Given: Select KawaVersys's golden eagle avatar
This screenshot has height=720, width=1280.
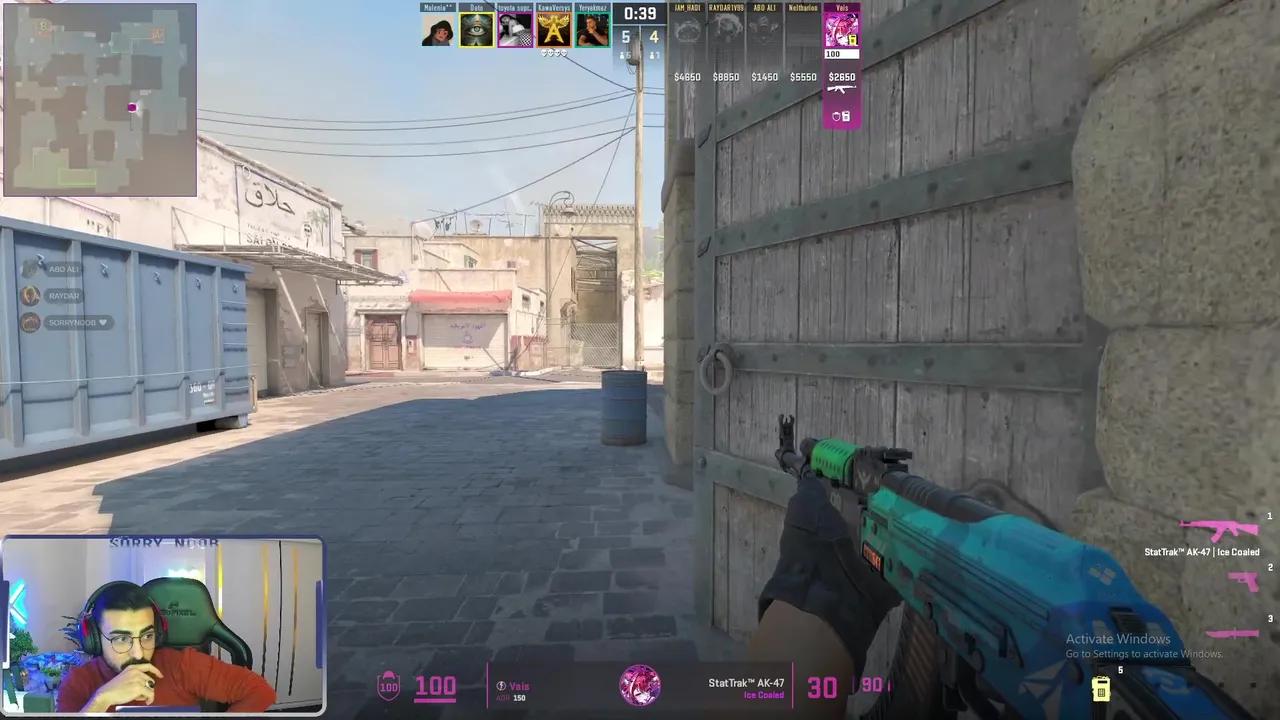Looking at the screenshot, I should tap(553, 28).
